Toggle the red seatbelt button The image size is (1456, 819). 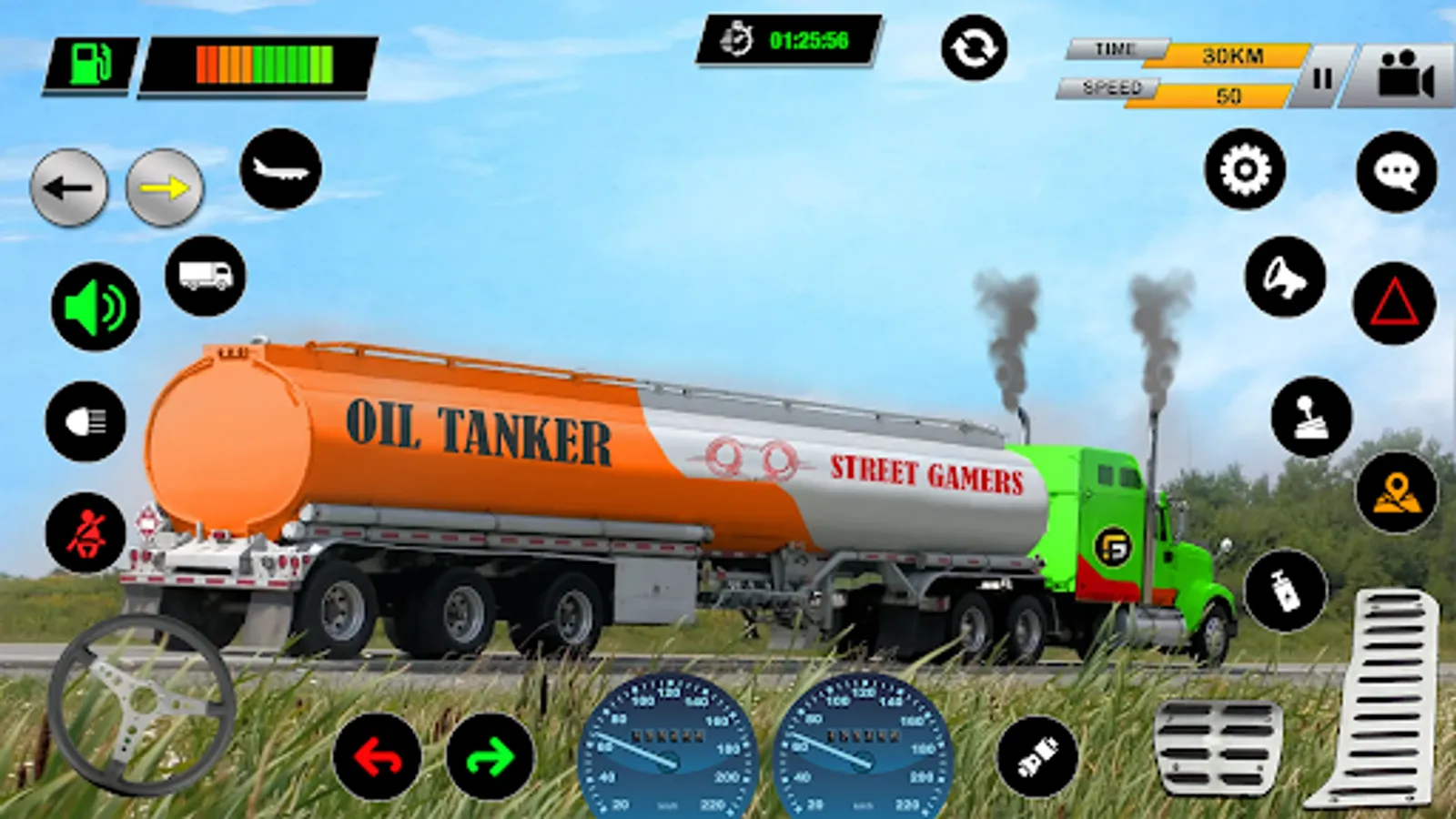(x=86, y=533)
